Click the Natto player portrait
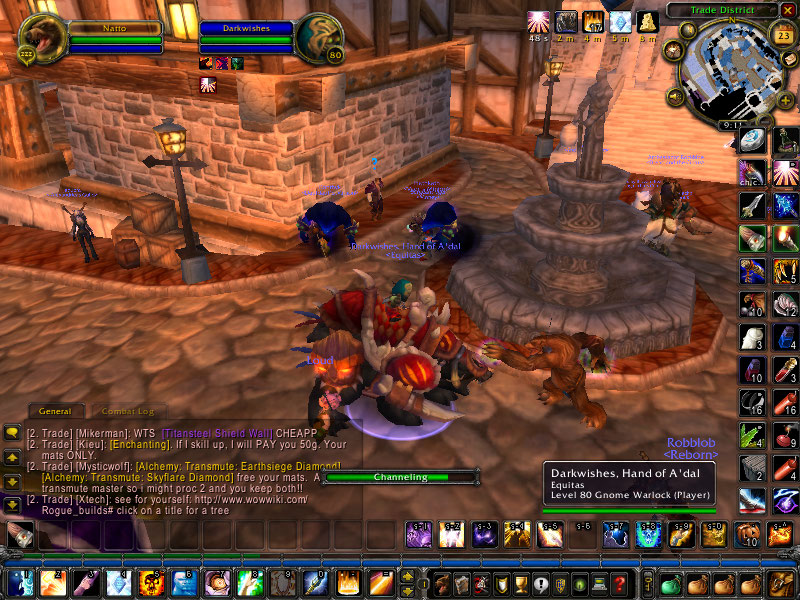 42,38
